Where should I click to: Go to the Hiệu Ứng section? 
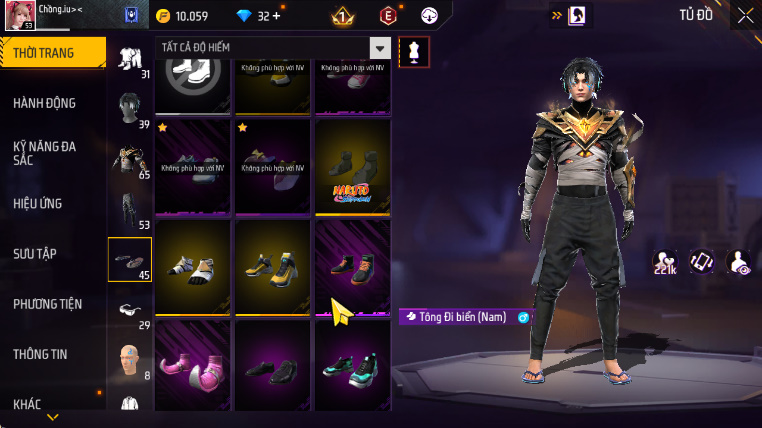38,204
